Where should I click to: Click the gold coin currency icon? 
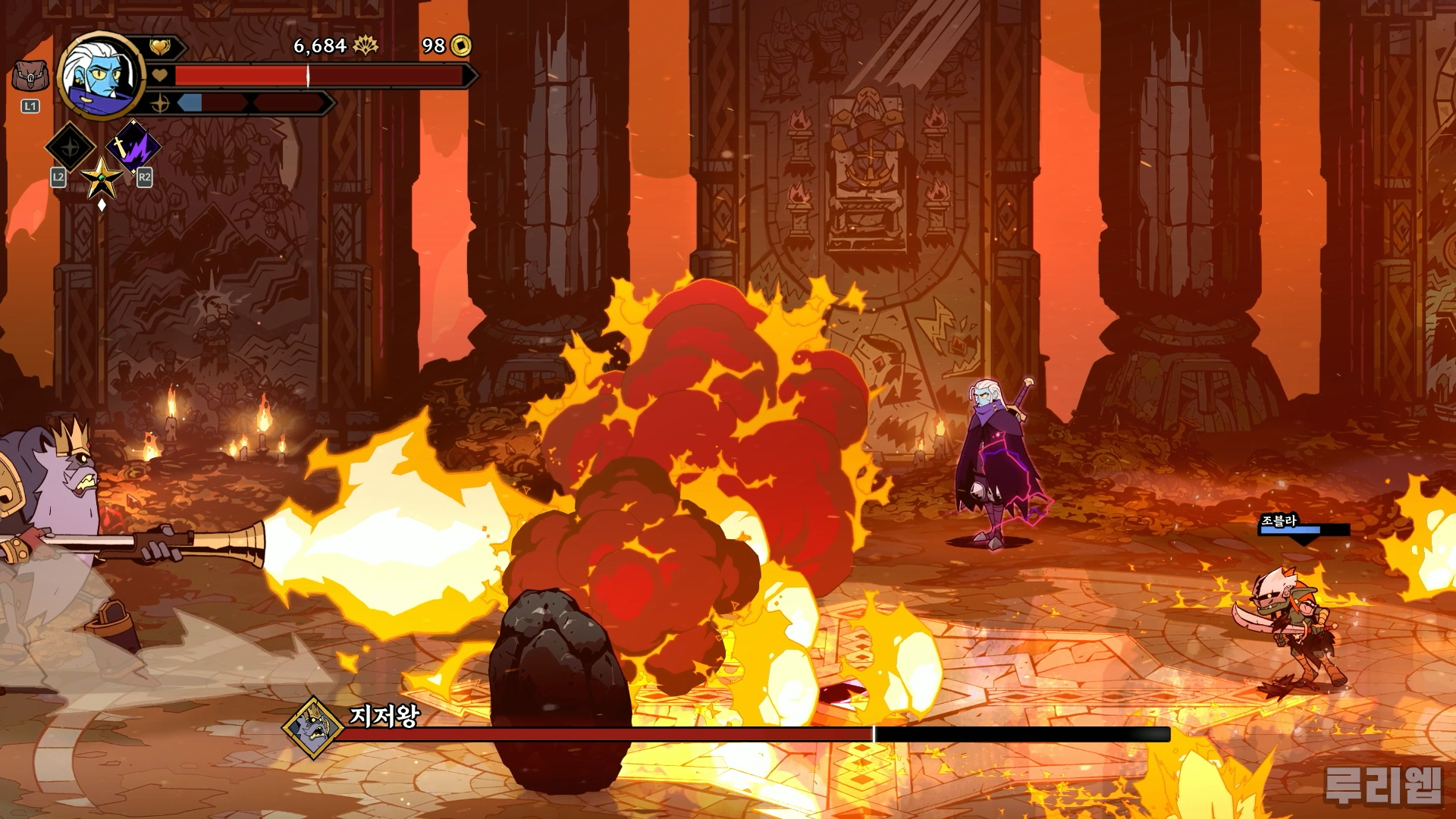point(460,46)
